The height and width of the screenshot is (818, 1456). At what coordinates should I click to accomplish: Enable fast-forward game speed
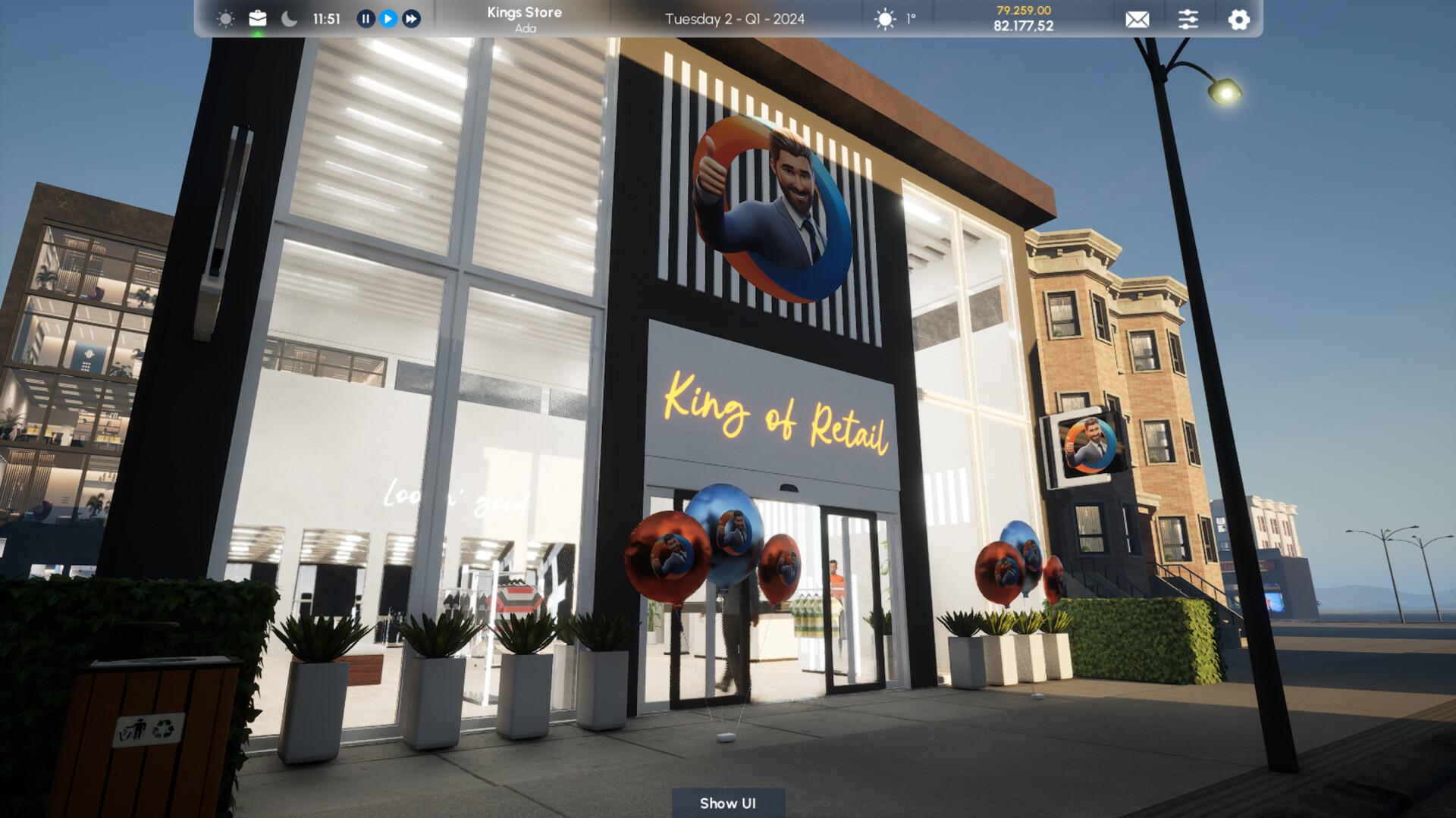(x=410, y=19)
